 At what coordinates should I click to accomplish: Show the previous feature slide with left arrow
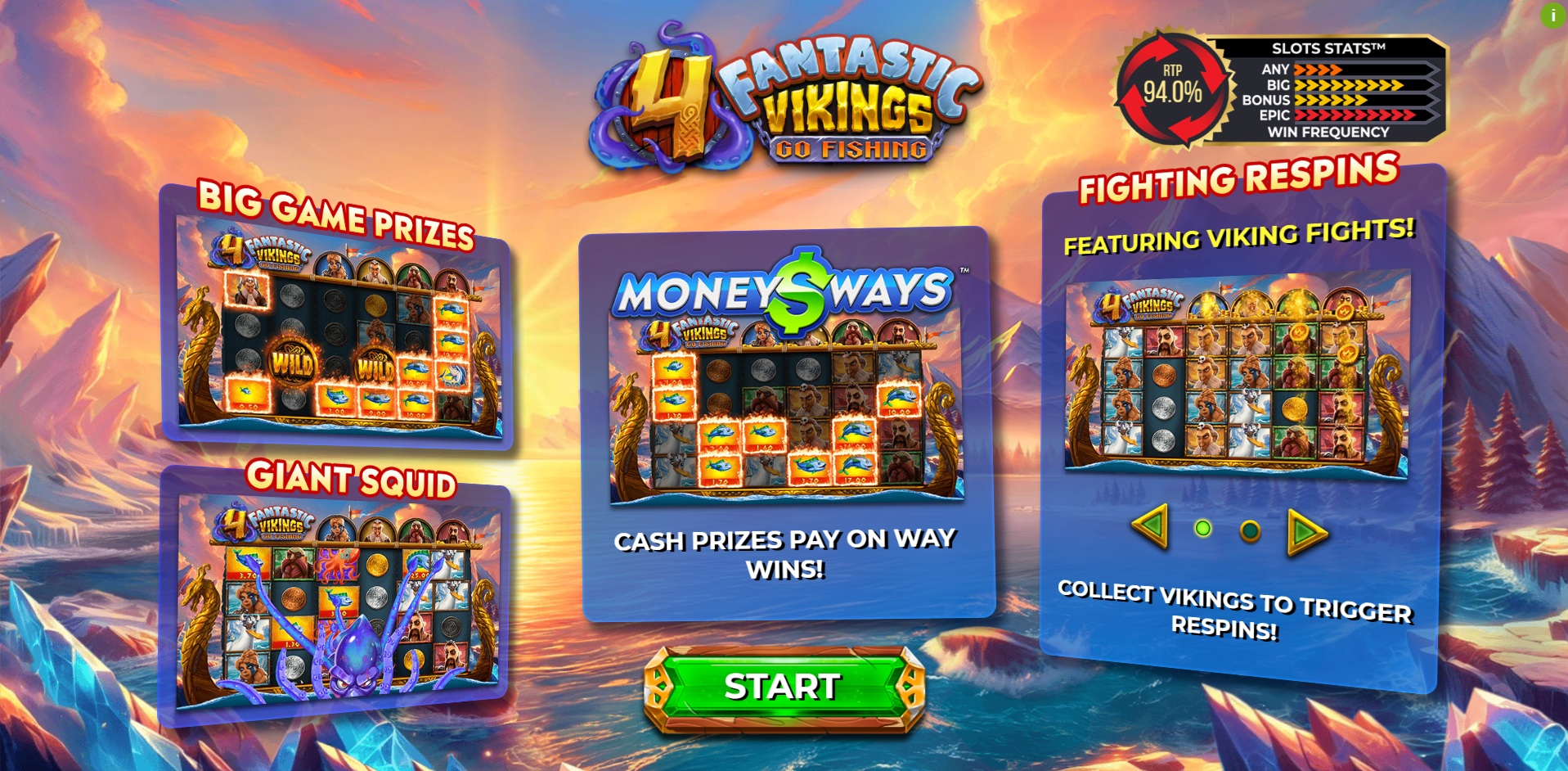tap(1151, 526)
